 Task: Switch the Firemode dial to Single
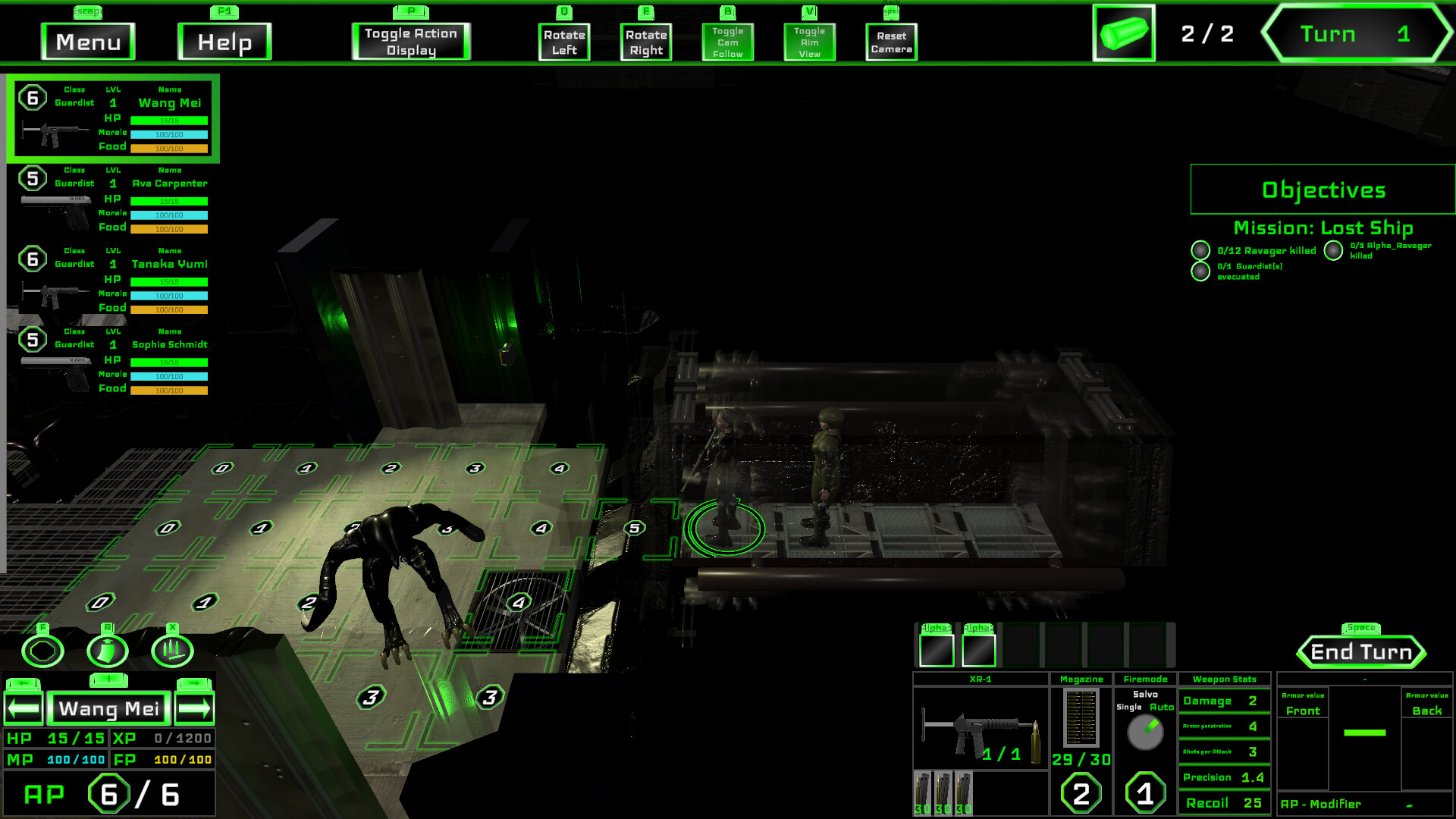(1128, 705)
